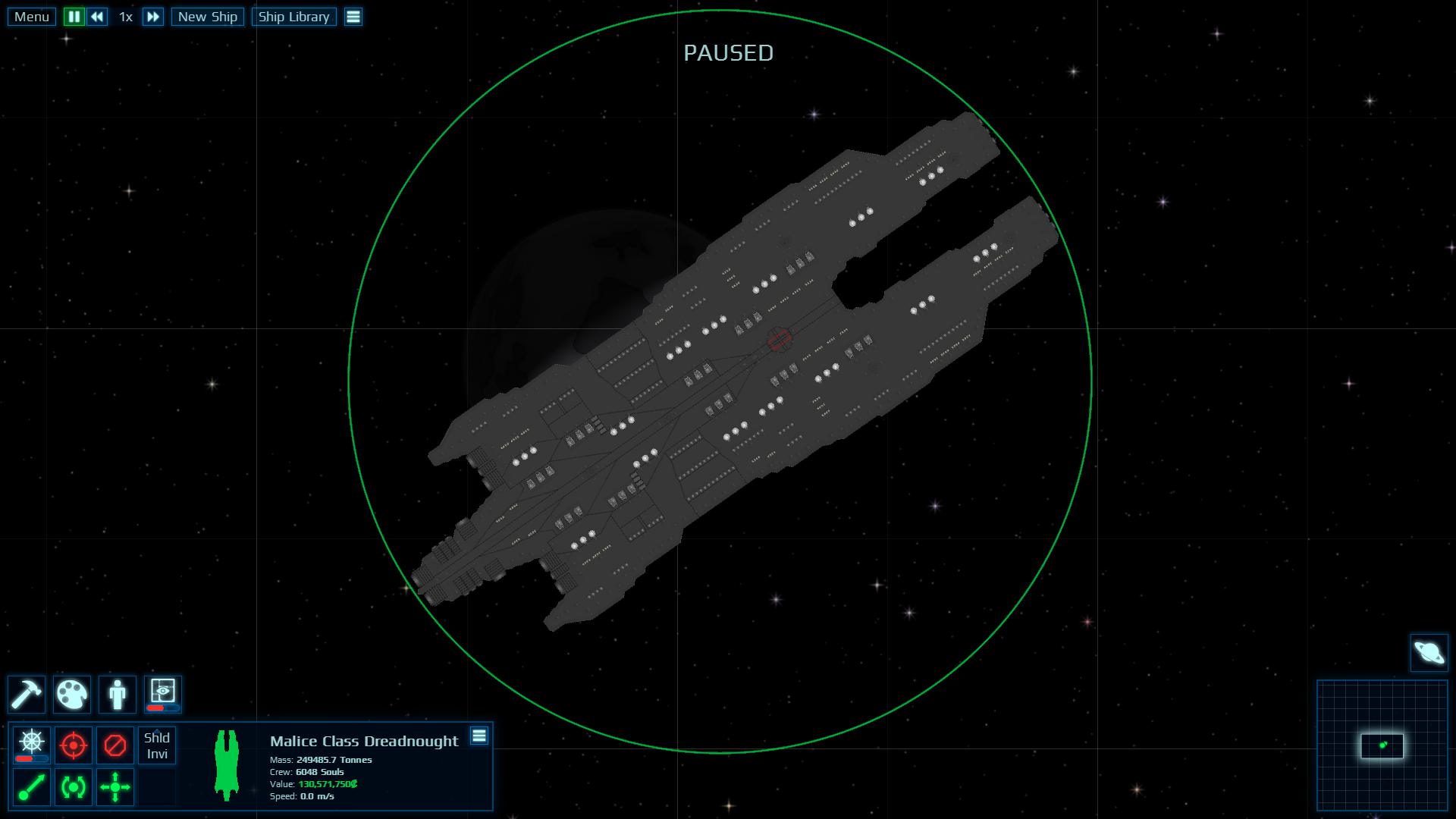Activate the red crosshair target command
This screenshot has height=819, width=1456.
(74, 745)
